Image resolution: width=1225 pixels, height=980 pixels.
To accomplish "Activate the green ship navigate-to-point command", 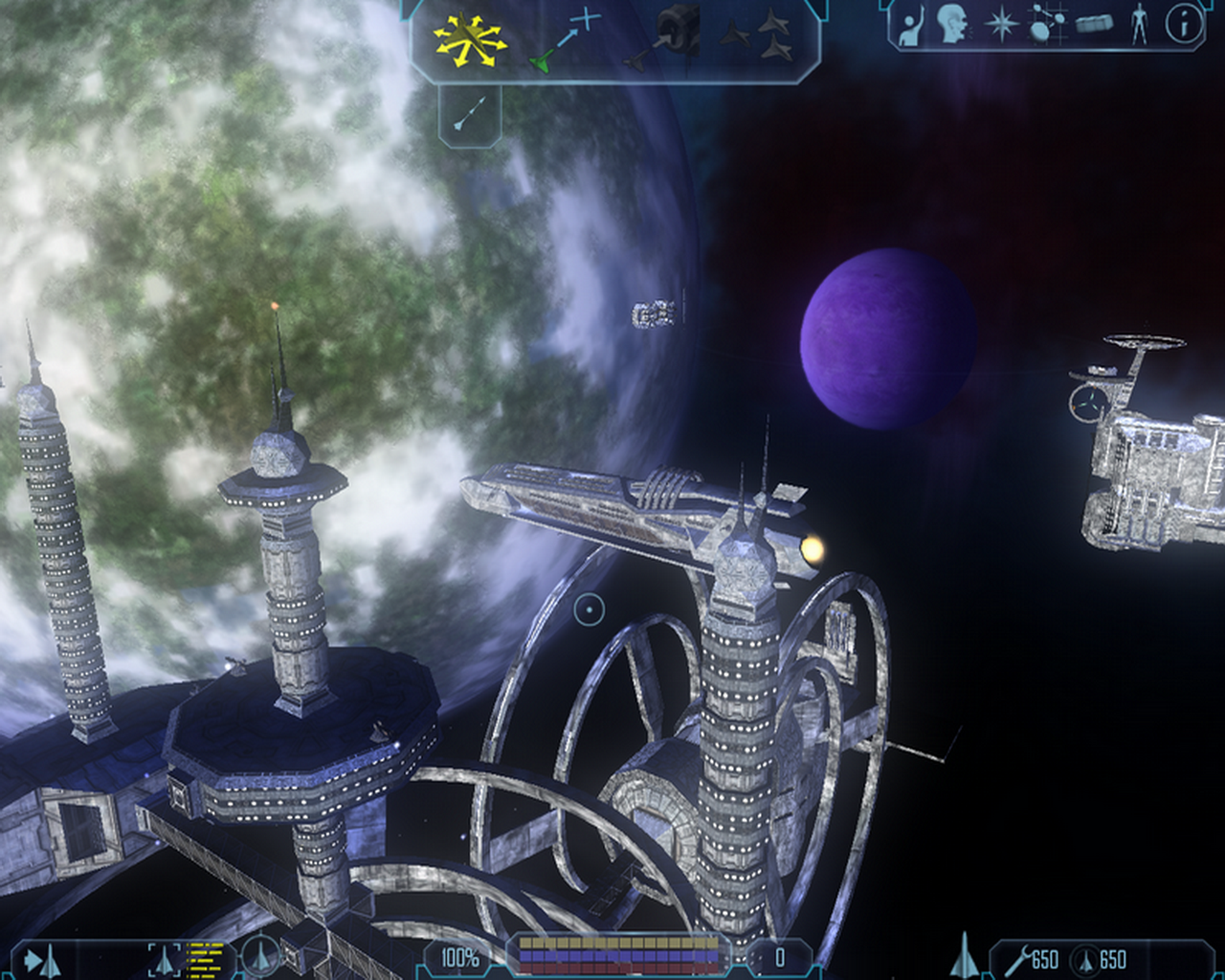I will [x=565, y=40].
